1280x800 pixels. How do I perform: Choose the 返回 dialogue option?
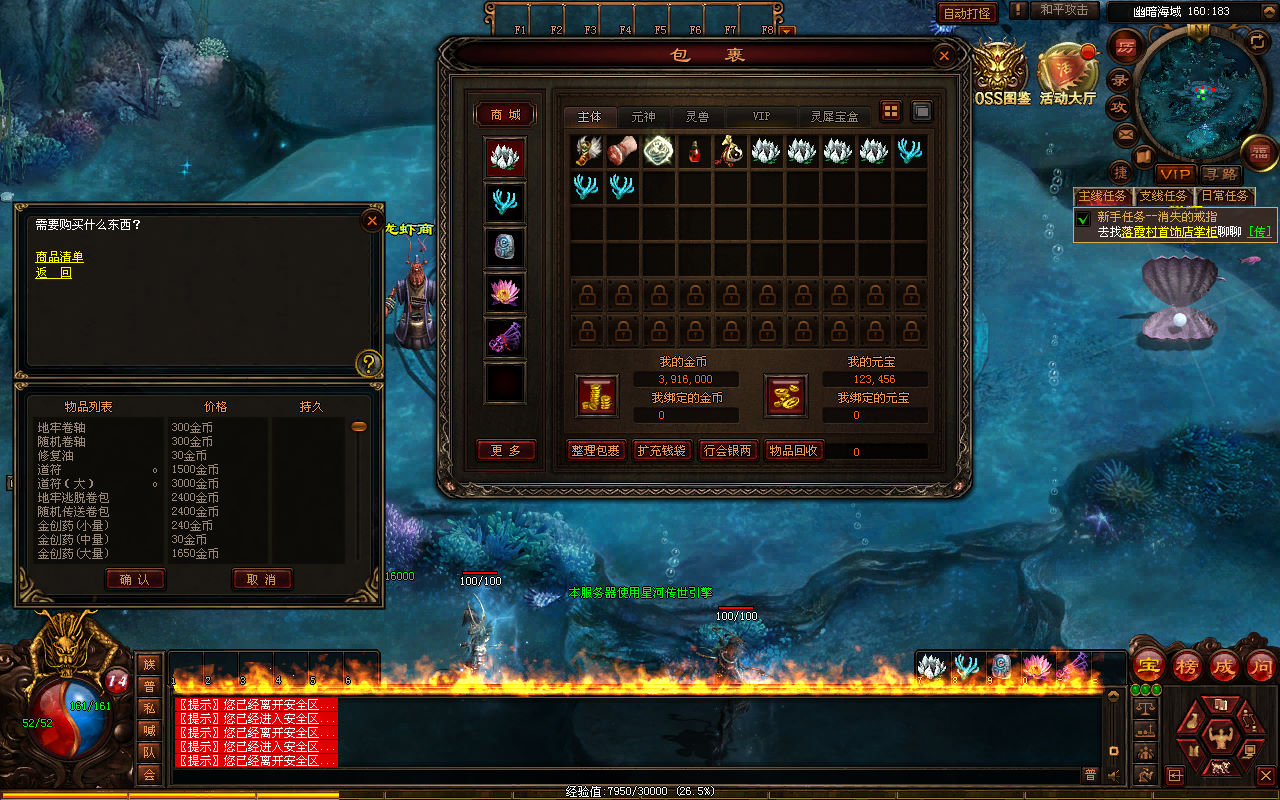(54, 273)
